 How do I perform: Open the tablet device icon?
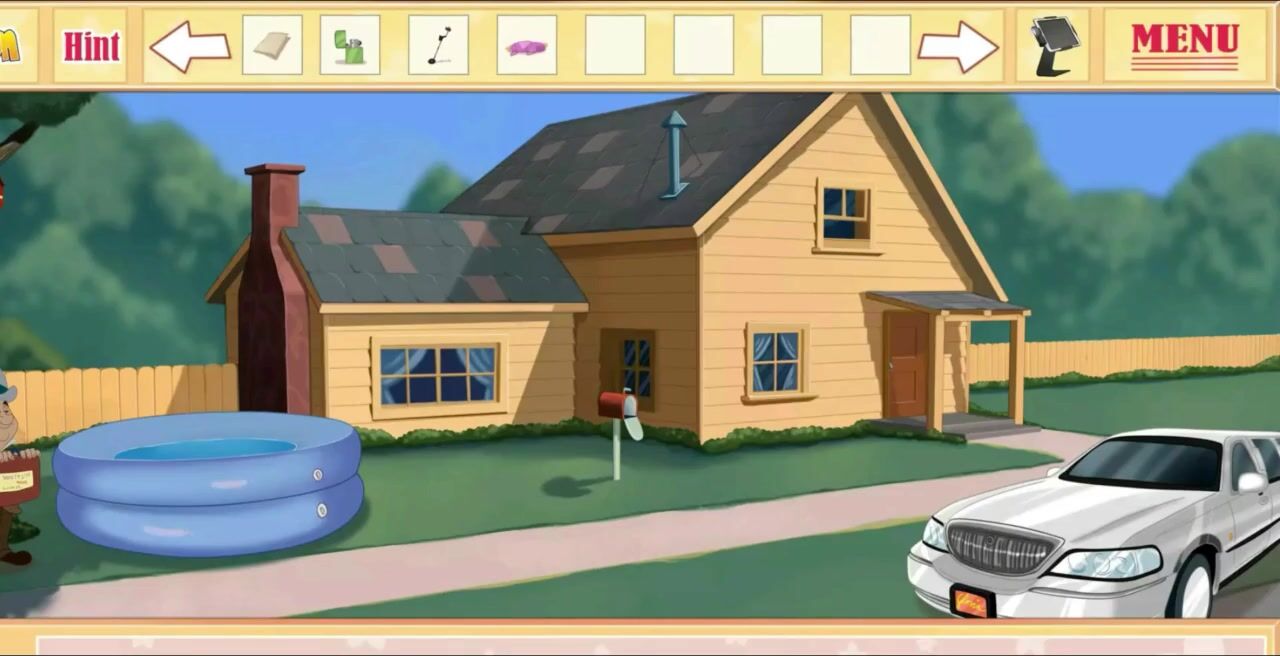[1053, 45]
